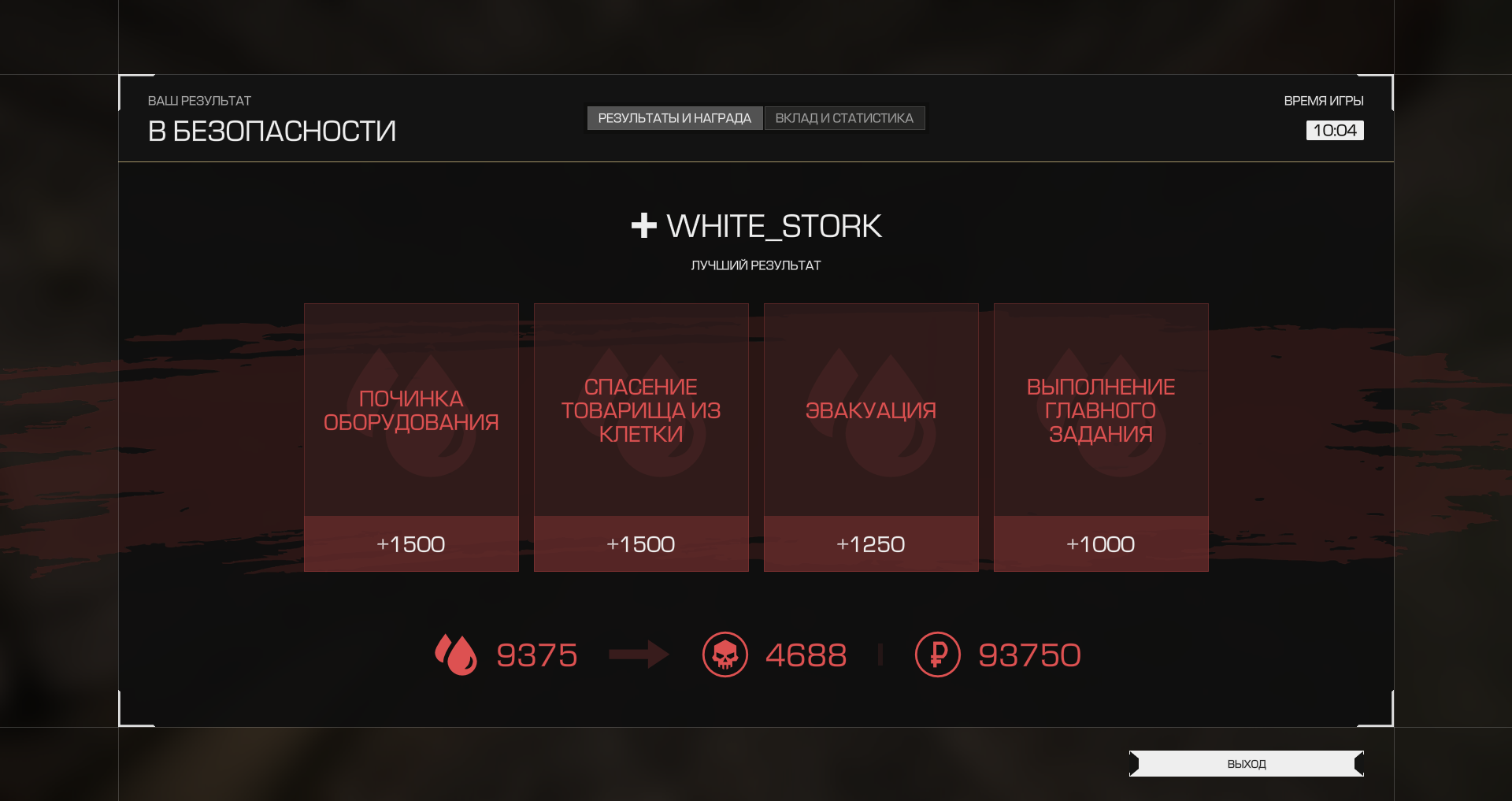Viewport: 1512px width, 801px height.
Task: Select the Результаты и награда tab
Action: (674, 118)
